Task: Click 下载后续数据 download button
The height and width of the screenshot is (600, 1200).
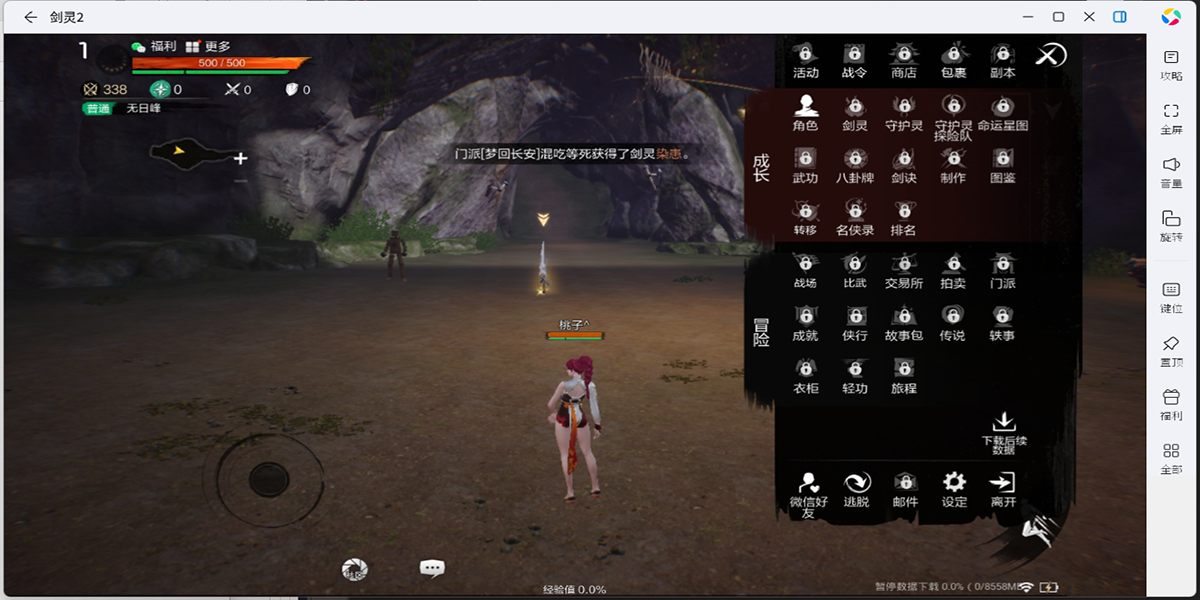Action: [1003, 432]
